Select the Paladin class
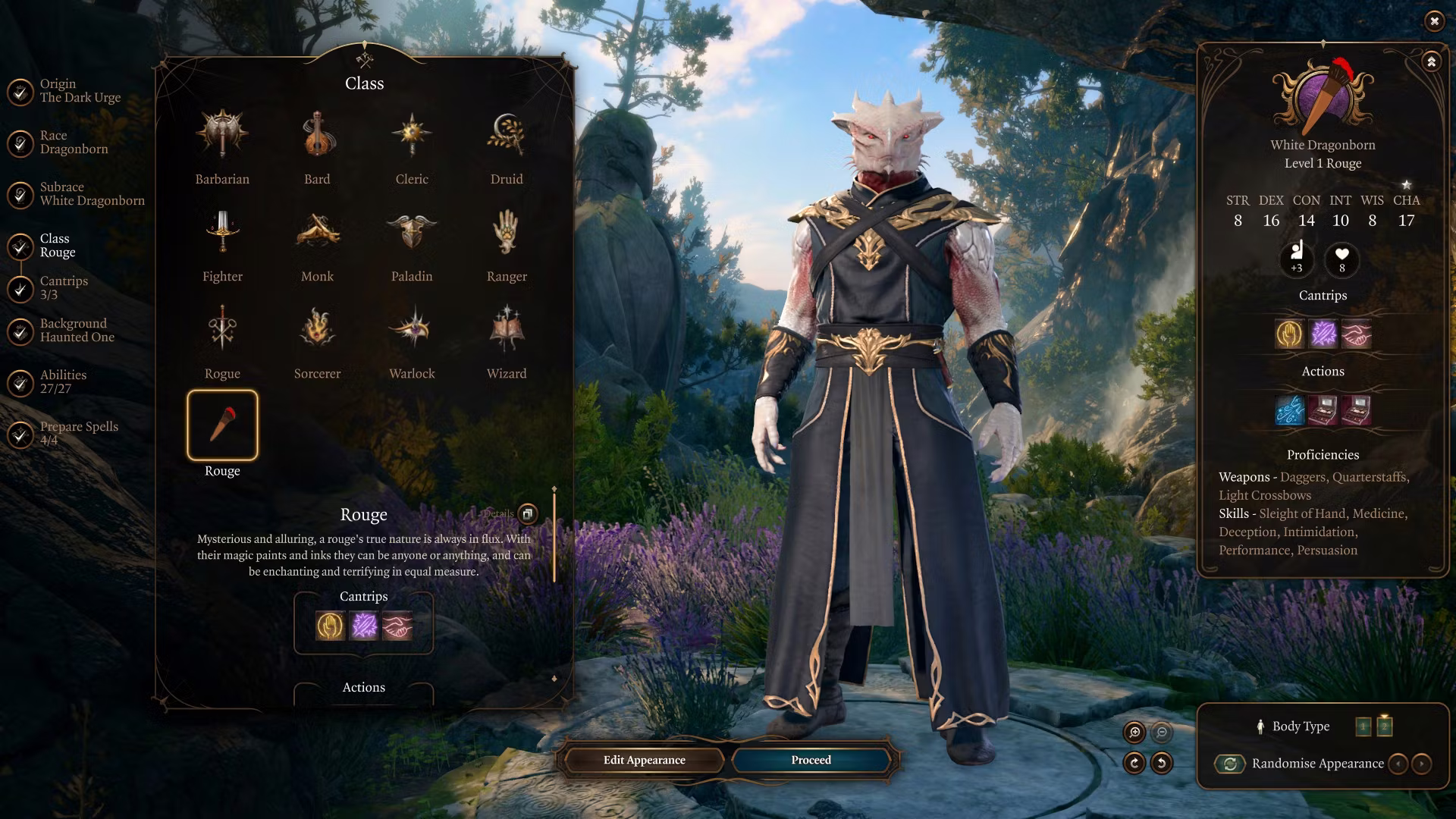 tap(412, 232)
